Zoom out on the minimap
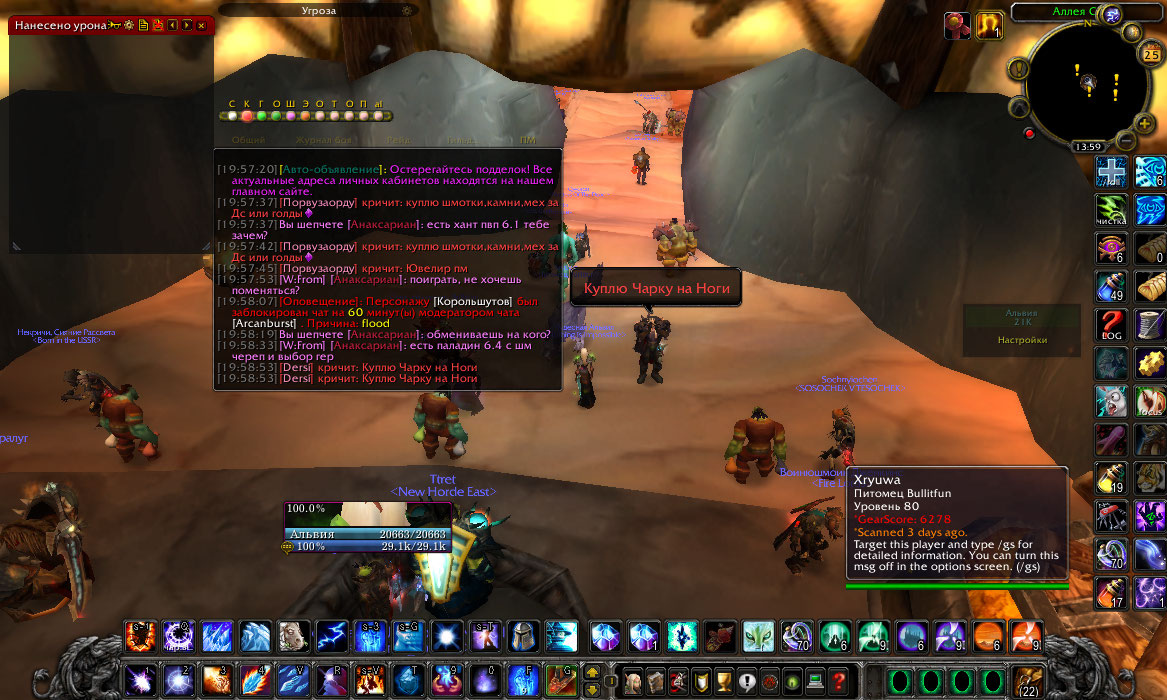Viewport: 1167px width, 700px height. point(1126,138)
